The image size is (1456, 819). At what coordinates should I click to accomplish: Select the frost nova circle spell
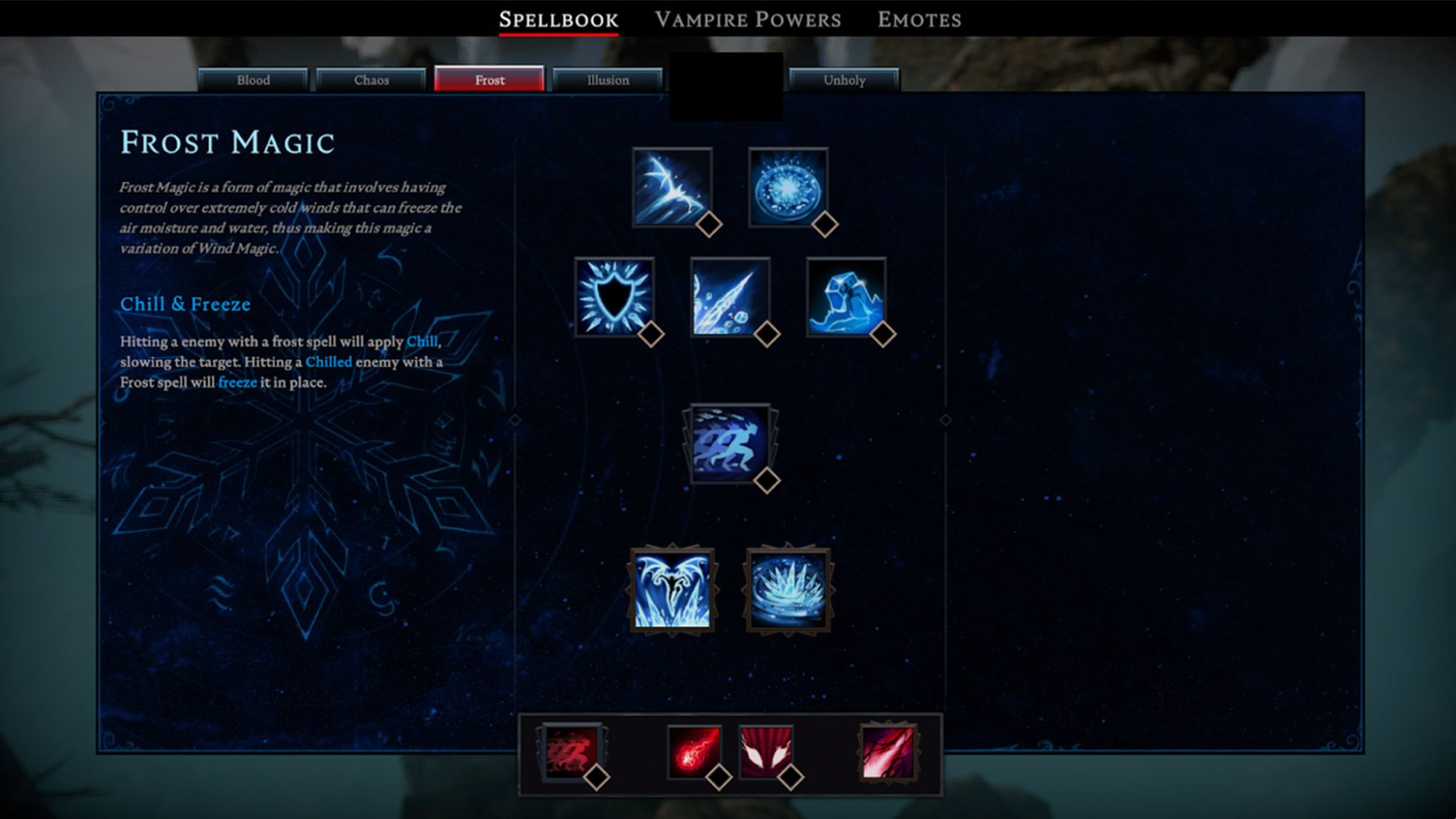[788, 187]
